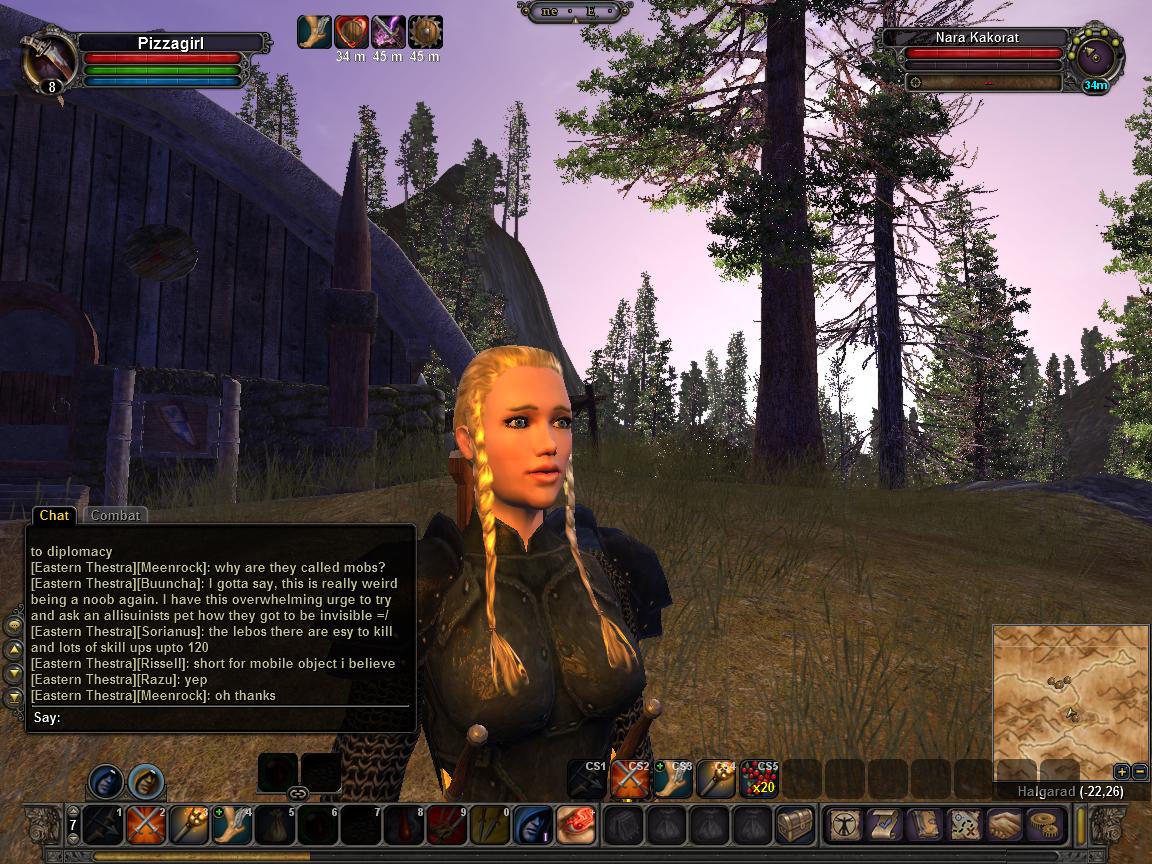Use the red berries x20 item in CS5
1152x864 pixels.
pyautogui.click(x=759, y=779)
